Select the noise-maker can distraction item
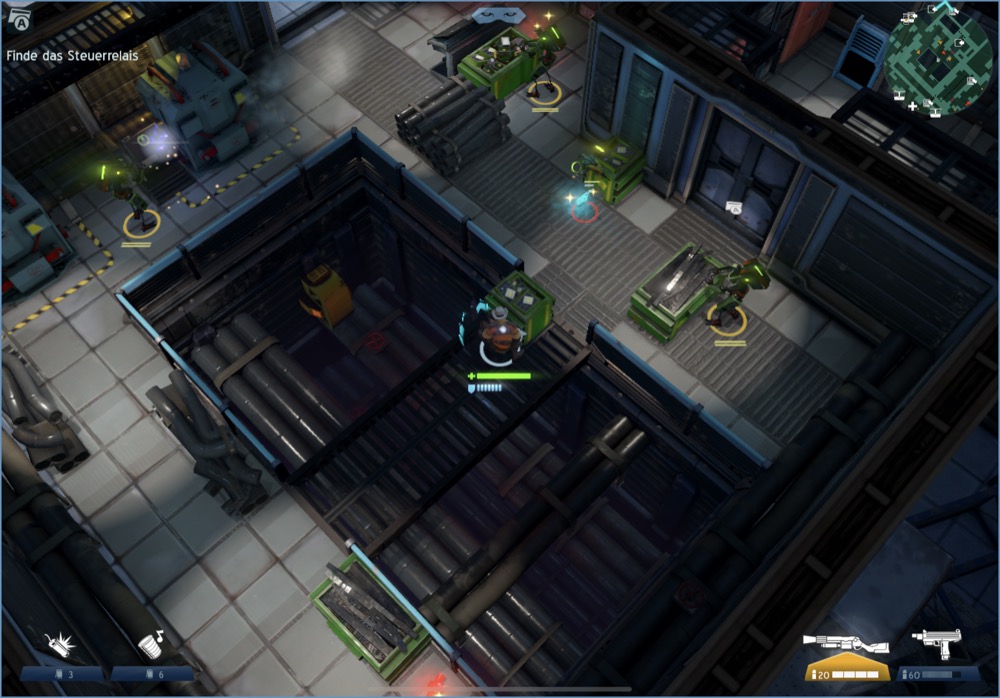 152,644
